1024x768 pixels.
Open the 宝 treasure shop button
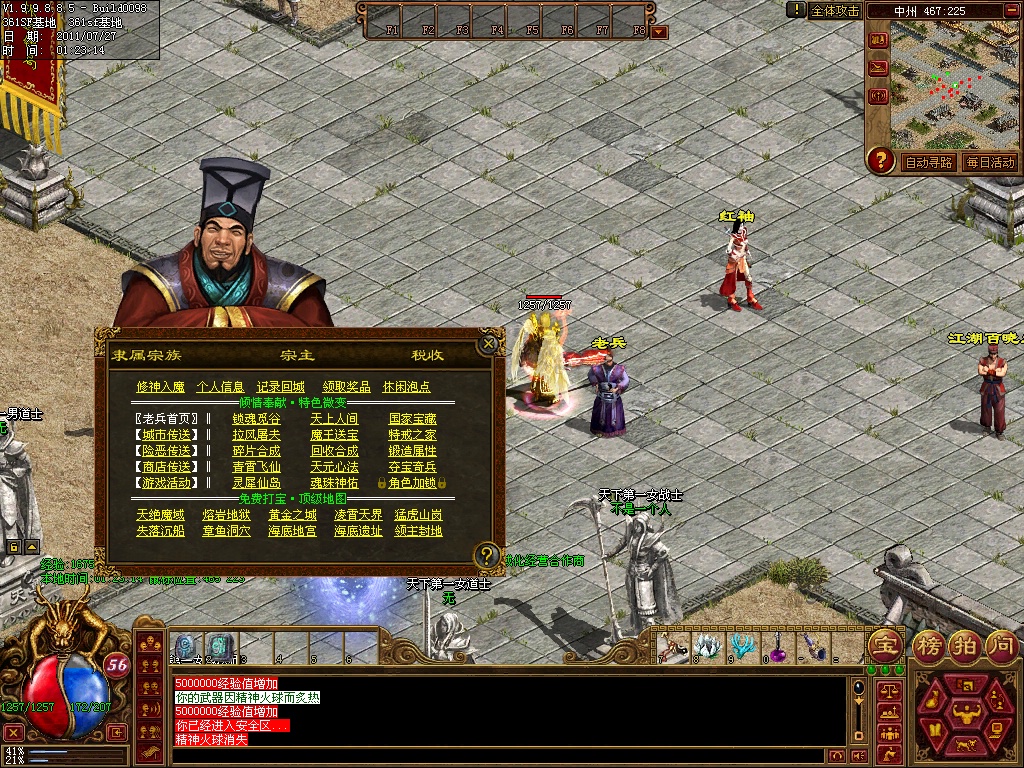coord(883,644)
